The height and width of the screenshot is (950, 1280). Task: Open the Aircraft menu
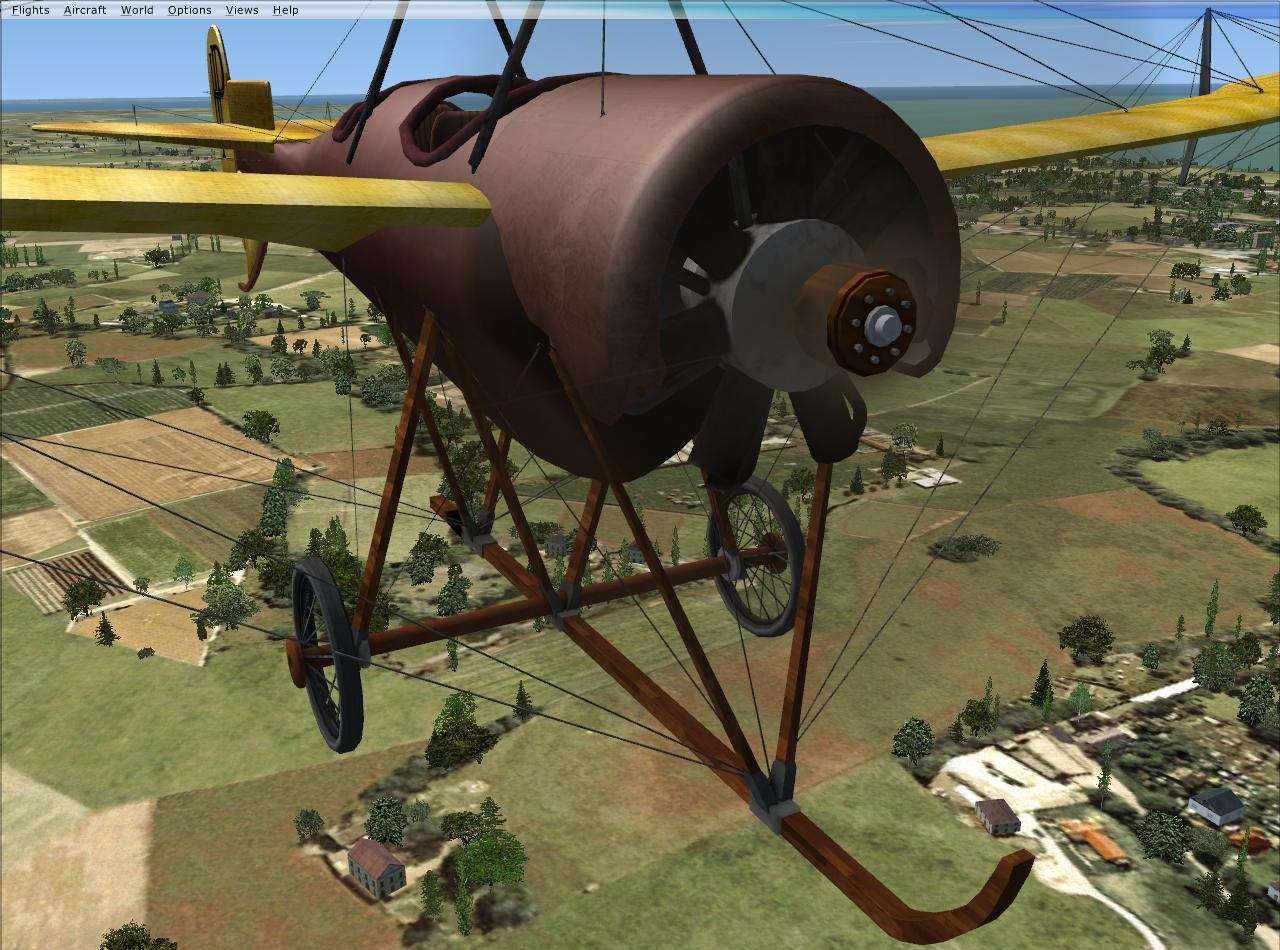click(x=84, y=10)
